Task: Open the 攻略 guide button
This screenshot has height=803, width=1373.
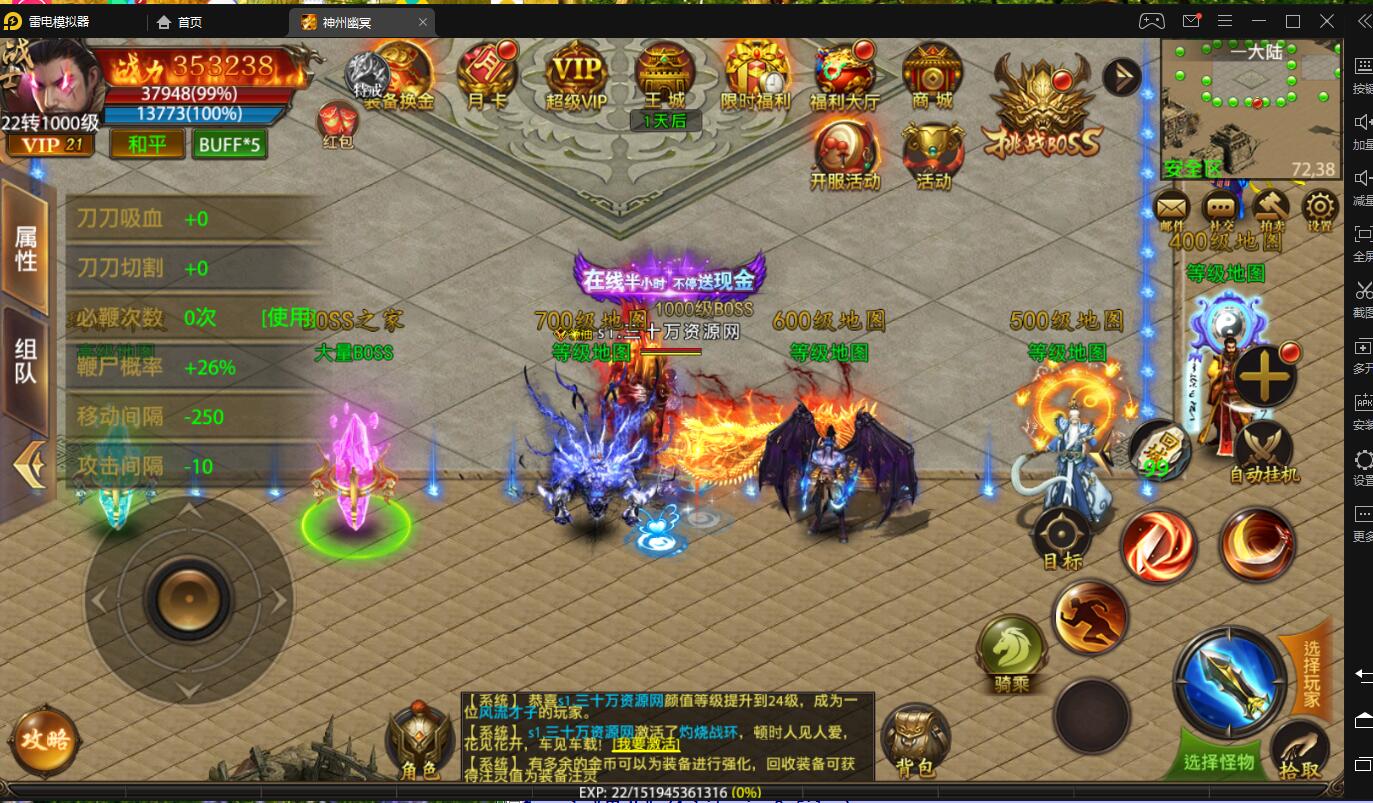Action: pos(43,742)
